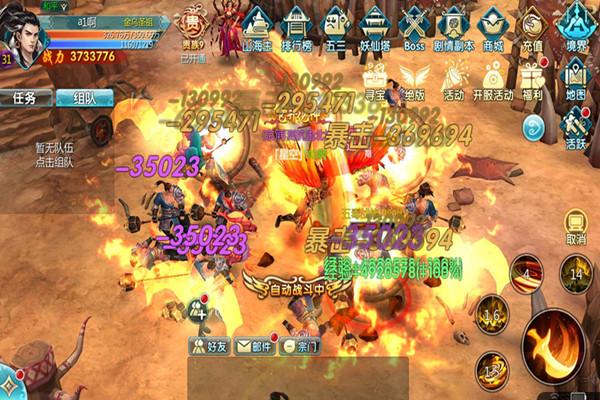
Task: Click the 取消 cancel button
Action: pos(575,226)
